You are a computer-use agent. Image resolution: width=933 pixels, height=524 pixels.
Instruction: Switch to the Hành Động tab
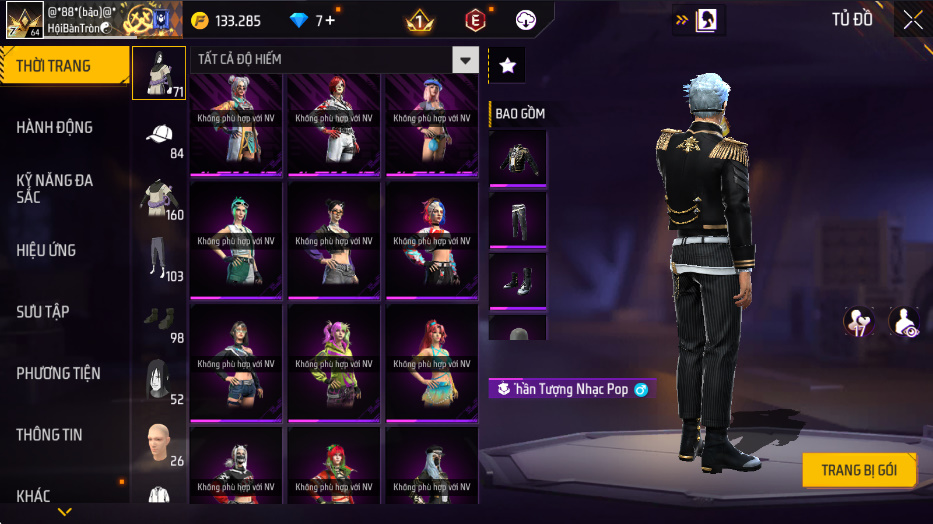point(56,127)
